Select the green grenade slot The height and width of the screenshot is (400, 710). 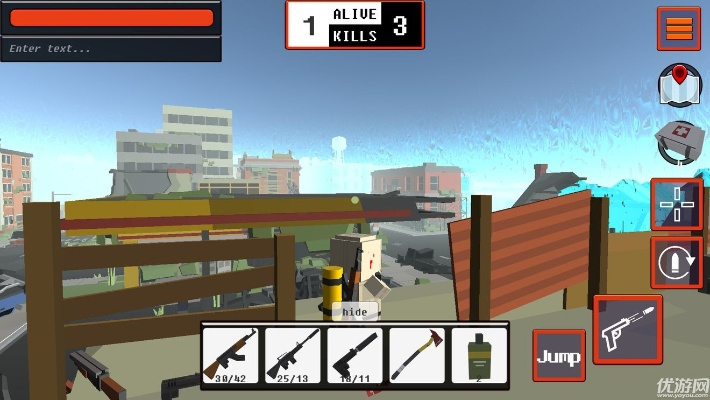[x=479, y=354]
